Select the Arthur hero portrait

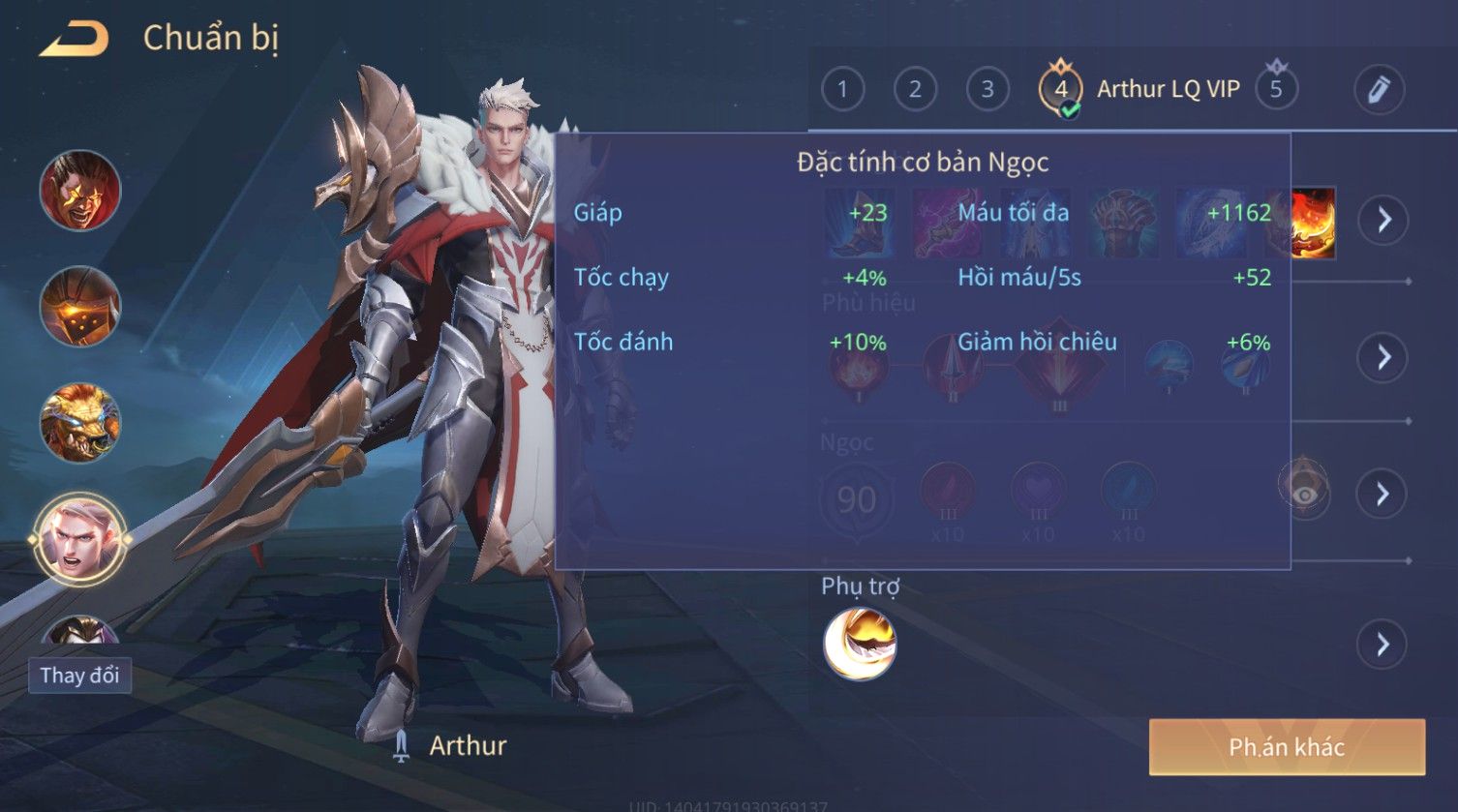(79, 539)
